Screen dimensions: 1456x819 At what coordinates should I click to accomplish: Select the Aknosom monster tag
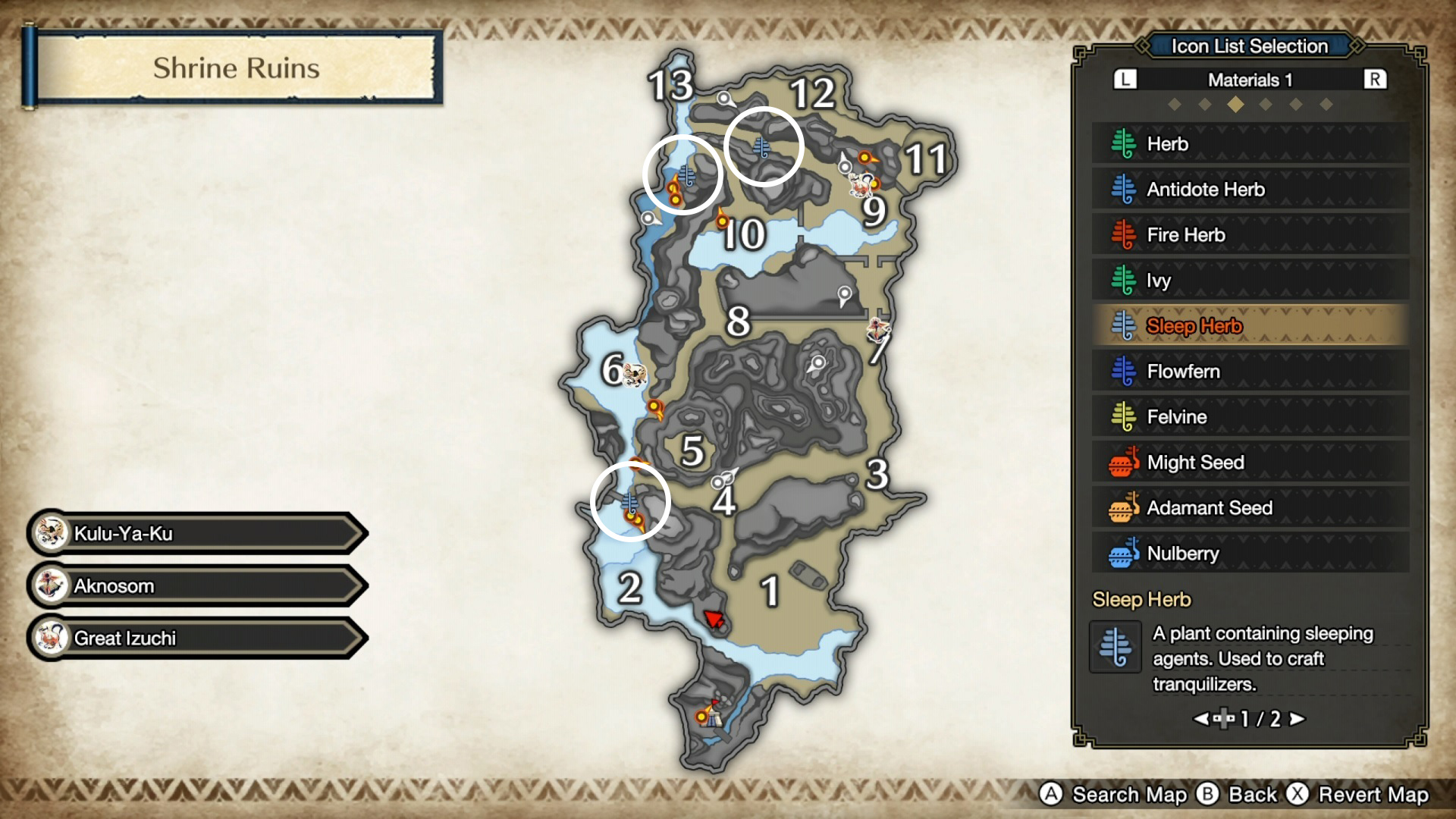point(197,585)
